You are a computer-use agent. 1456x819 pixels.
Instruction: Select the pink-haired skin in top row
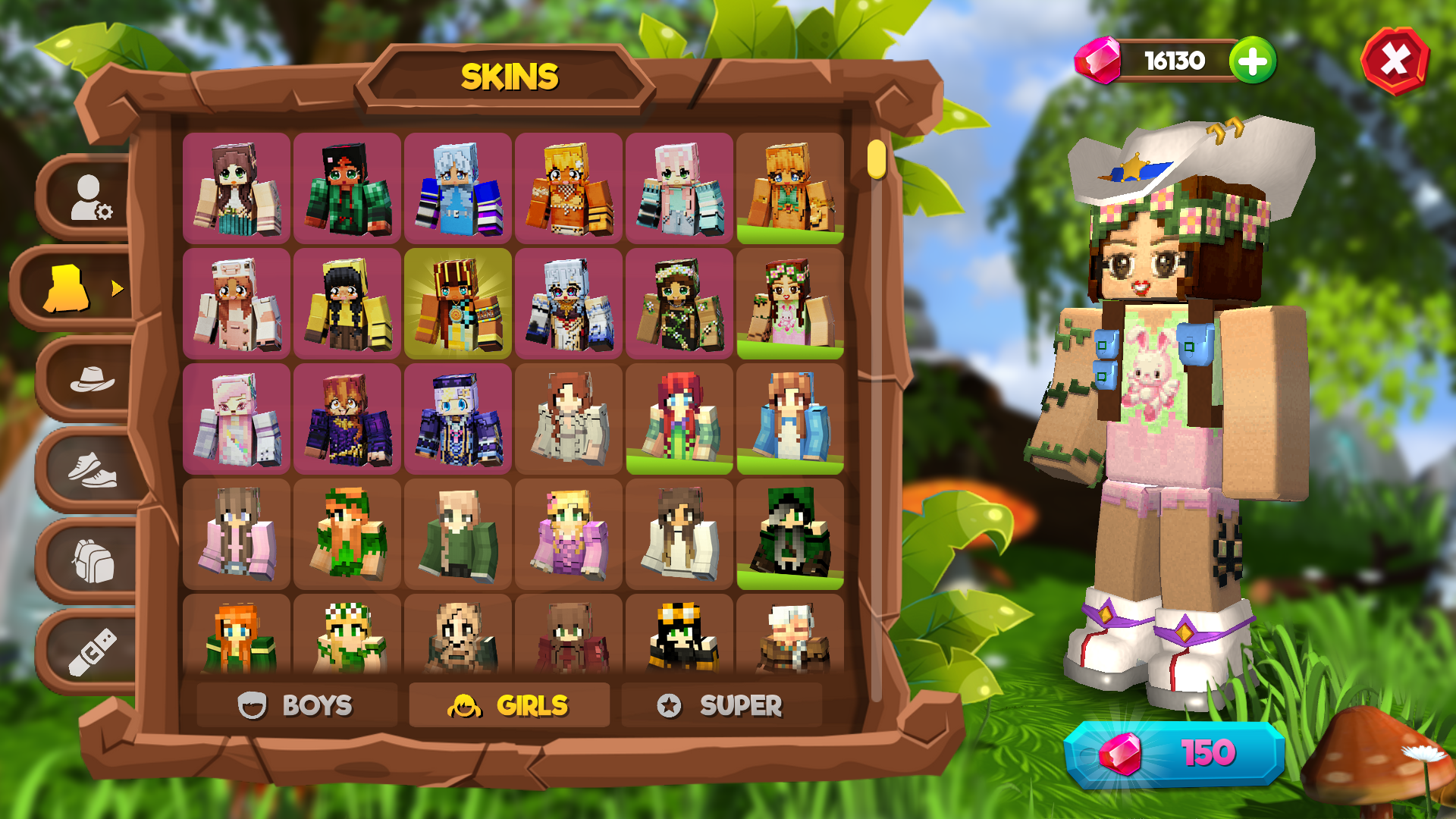tap(679, 186)
